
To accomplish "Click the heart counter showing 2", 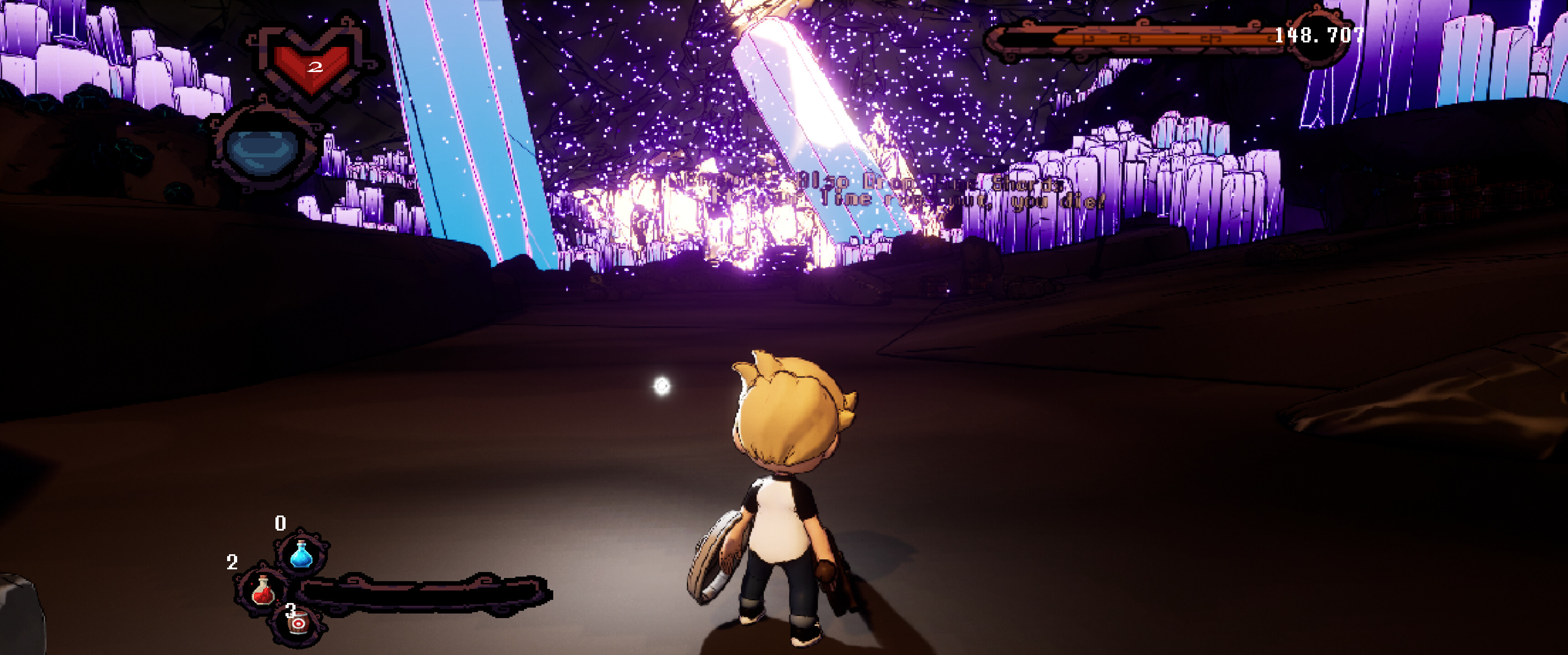I will [316, 67].
